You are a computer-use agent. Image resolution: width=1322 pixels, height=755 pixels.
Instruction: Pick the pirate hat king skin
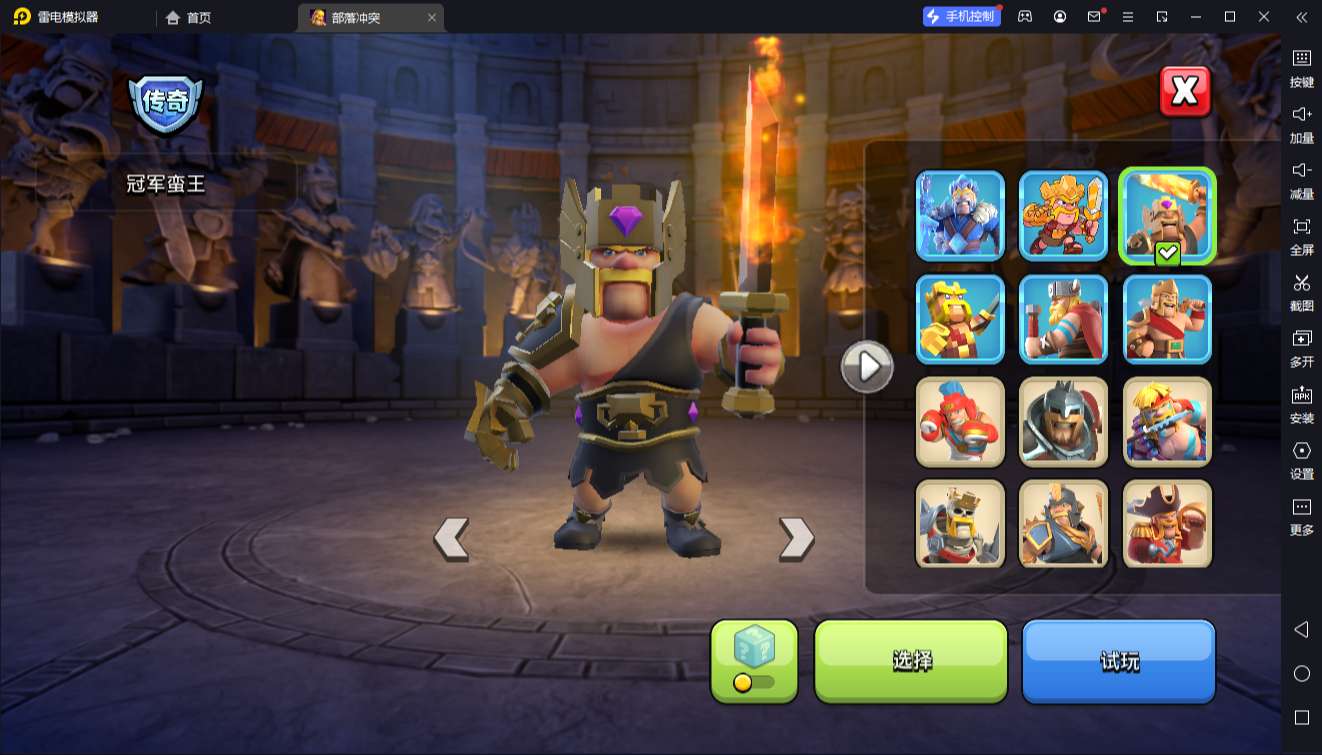[x=1166, y=524]
